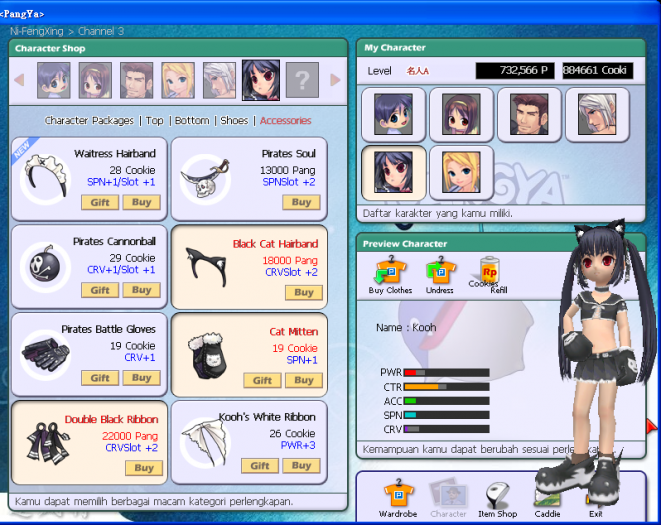Gift the Cat Mitten
Viewport: 661px width, 525px height.
coord(261,380)
